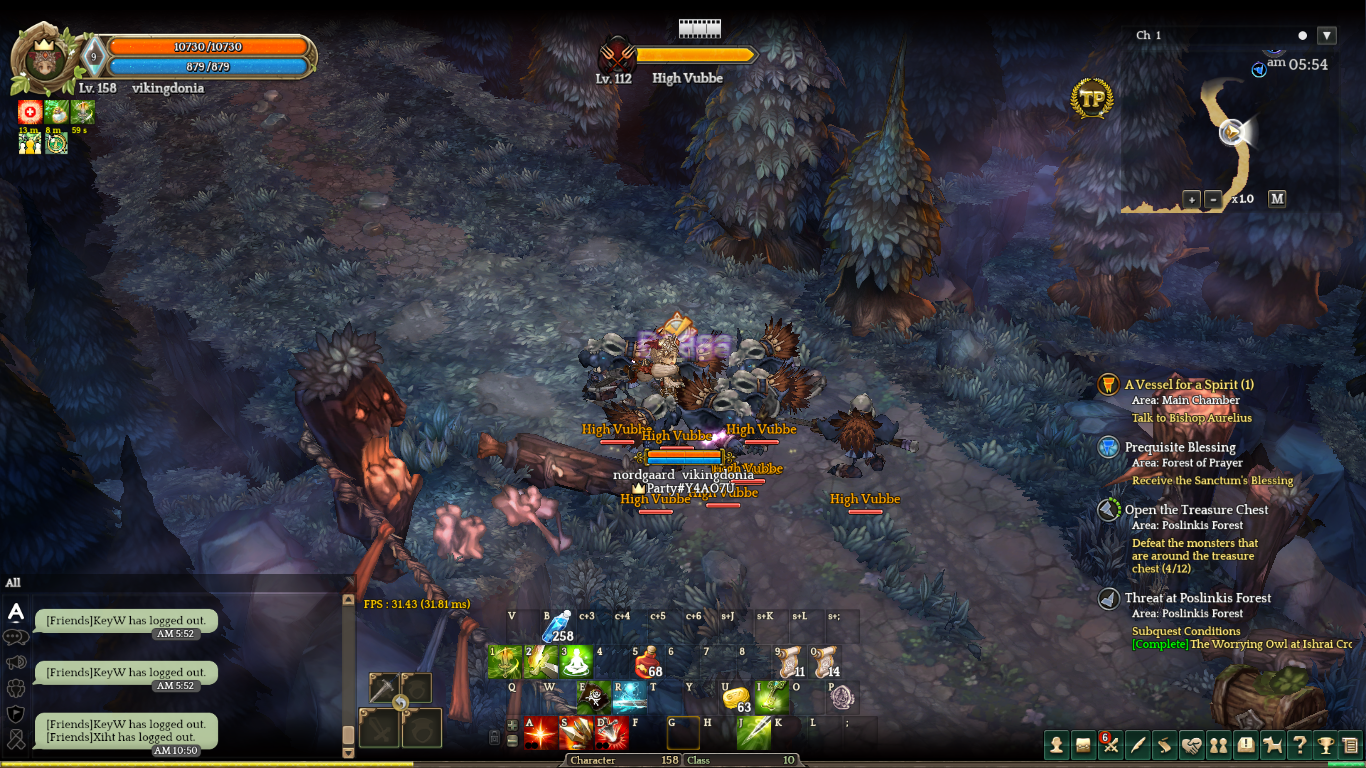
Task: Trigger the green spear skill in slot J
Action: point(753,733)
